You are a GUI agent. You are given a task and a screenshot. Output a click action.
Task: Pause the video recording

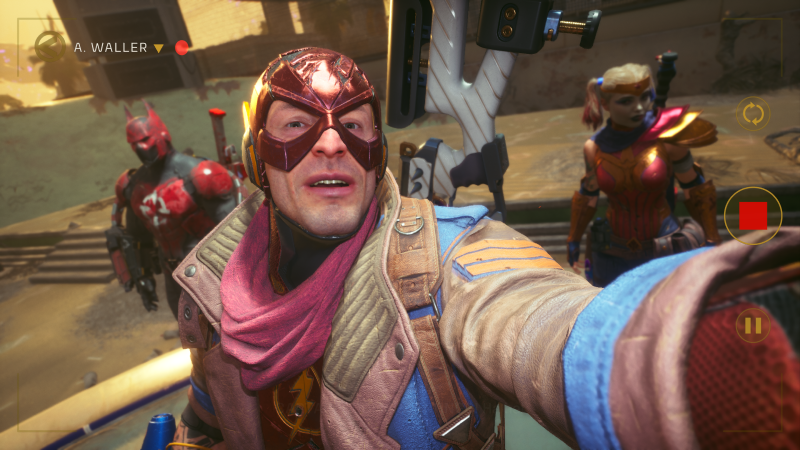[x=752, y=325]
